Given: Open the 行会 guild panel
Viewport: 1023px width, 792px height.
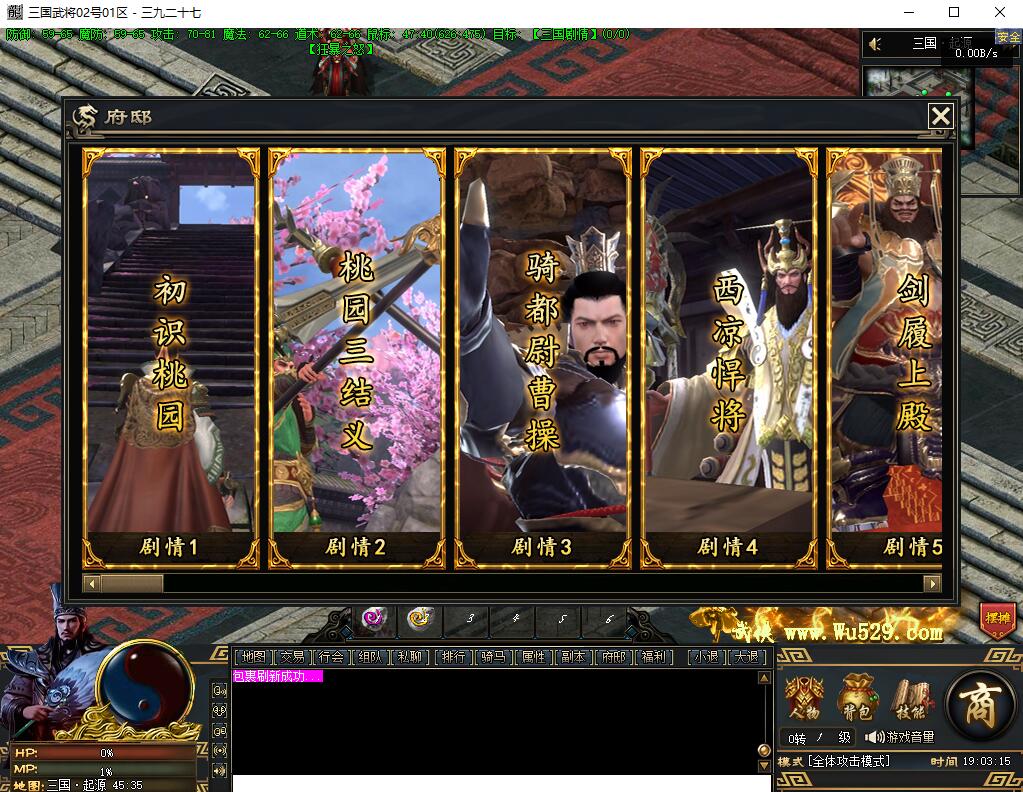Looking at the screenshot, I should click(330, 657).
